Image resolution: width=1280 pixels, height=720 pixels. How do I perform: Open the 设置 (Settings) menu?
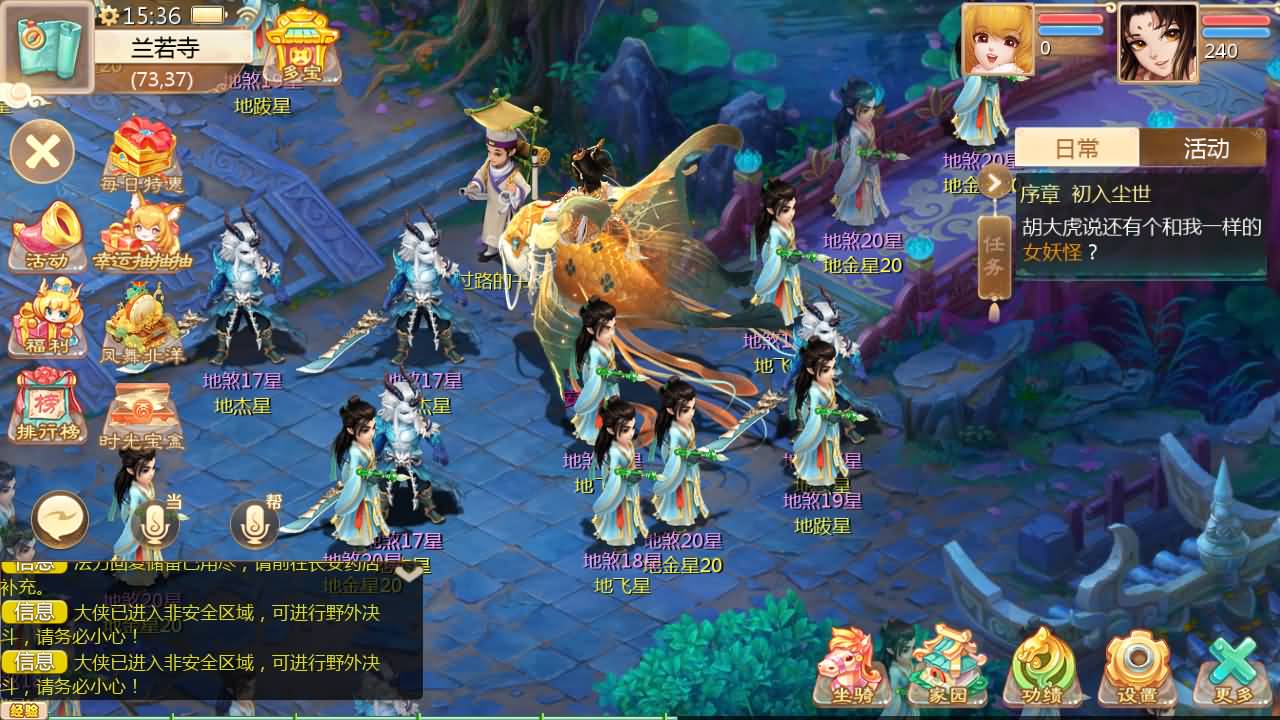click(x=1138, y=671)
